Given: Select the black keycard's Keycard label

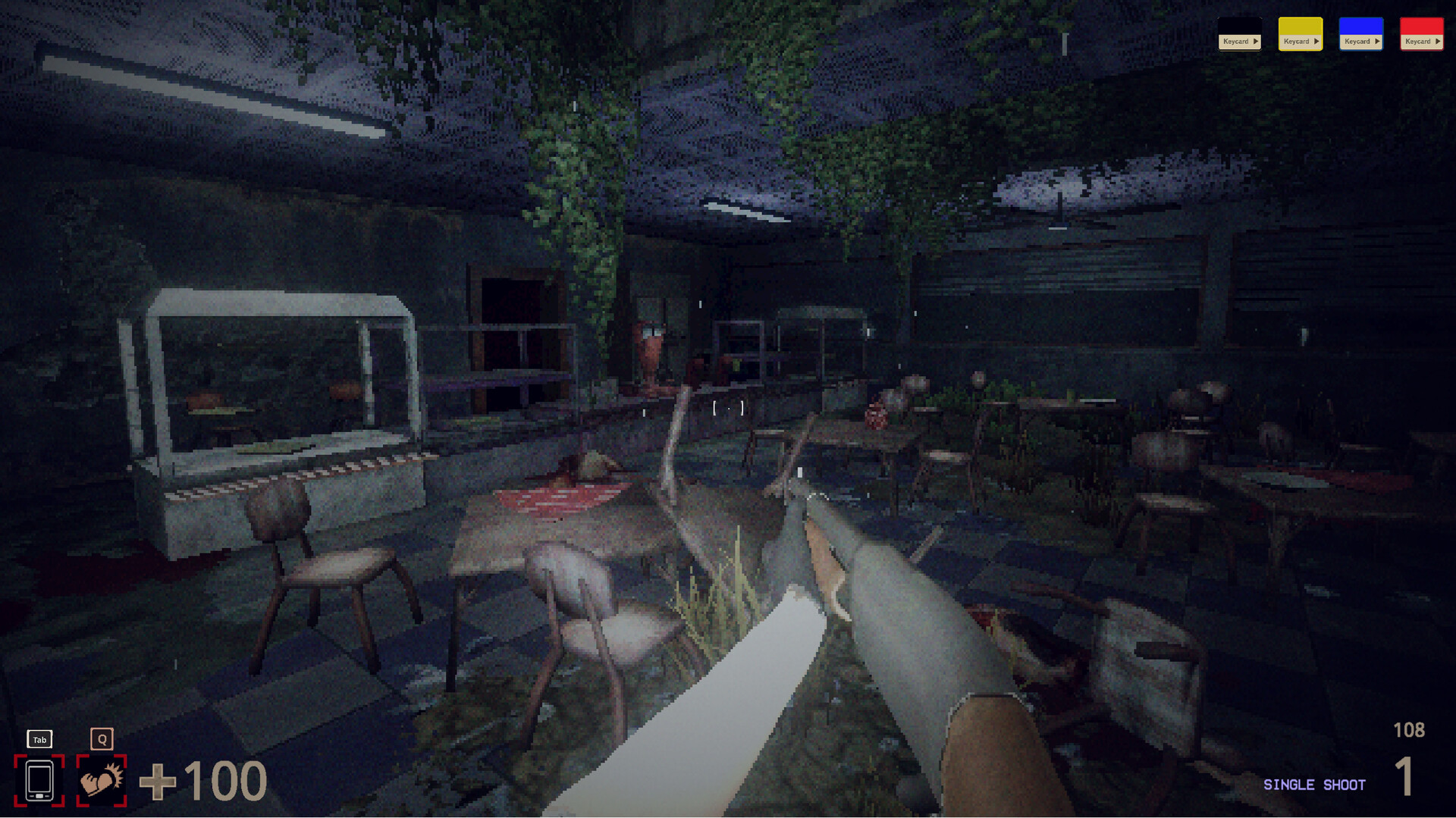Looking at the screenshot, I should tap(1235, 41).
